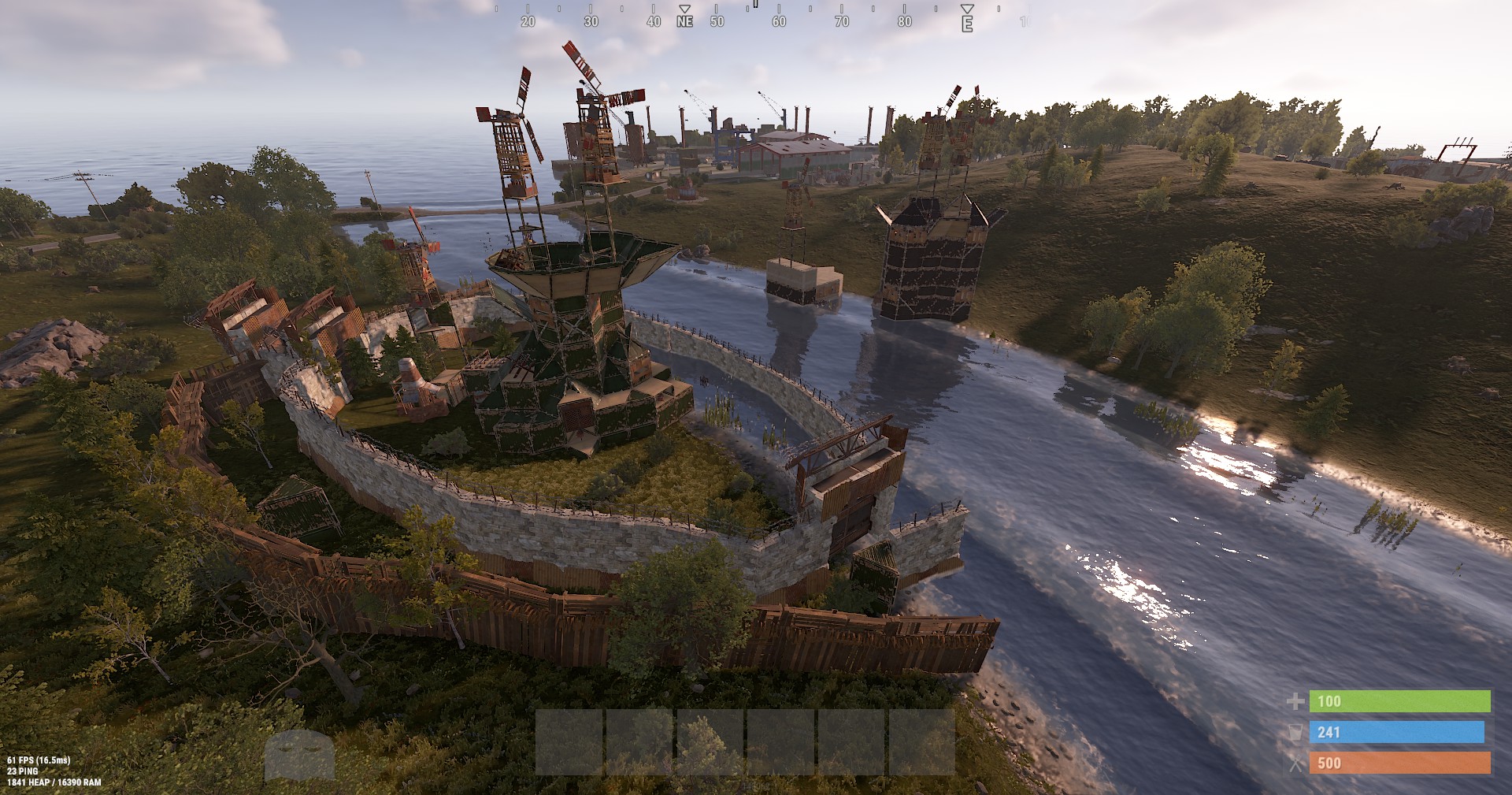The width and height of the screenshot is (1512, 795).
Task: Click the E marker on the compass
Action: click(966, 24)
